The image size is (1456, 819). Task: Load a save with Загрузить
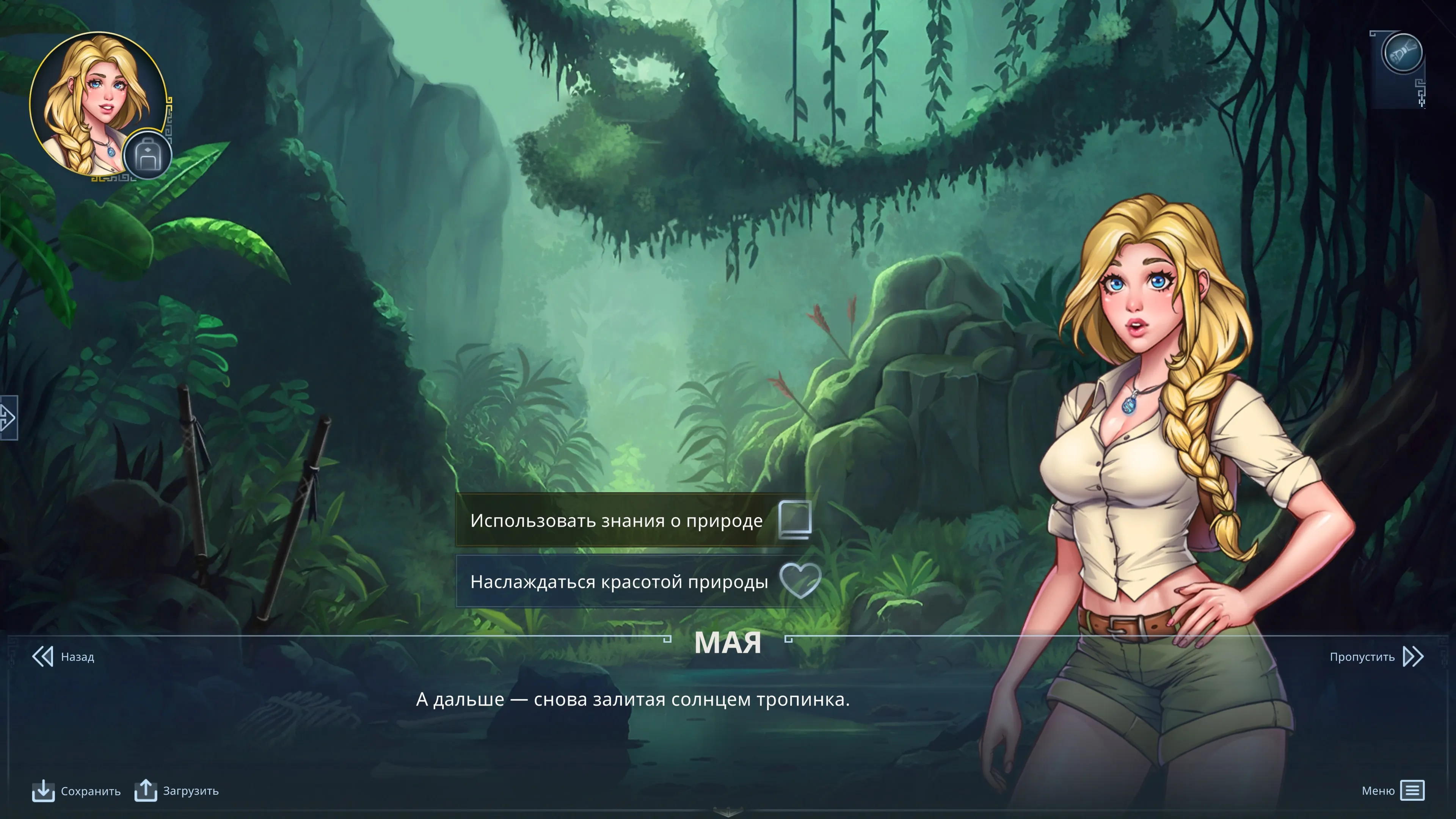point(176,791)
